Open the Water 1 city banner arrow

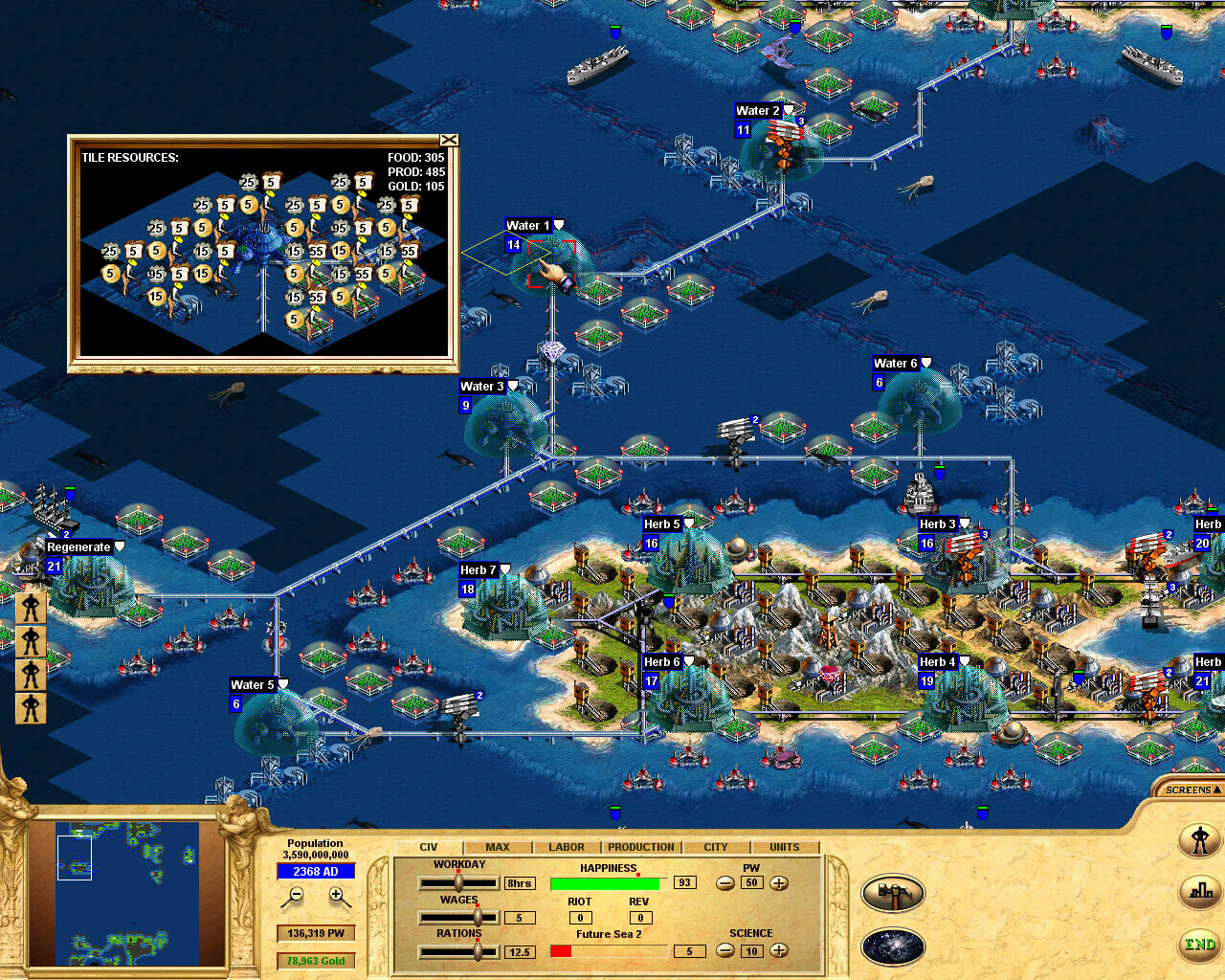coord(558,224)
